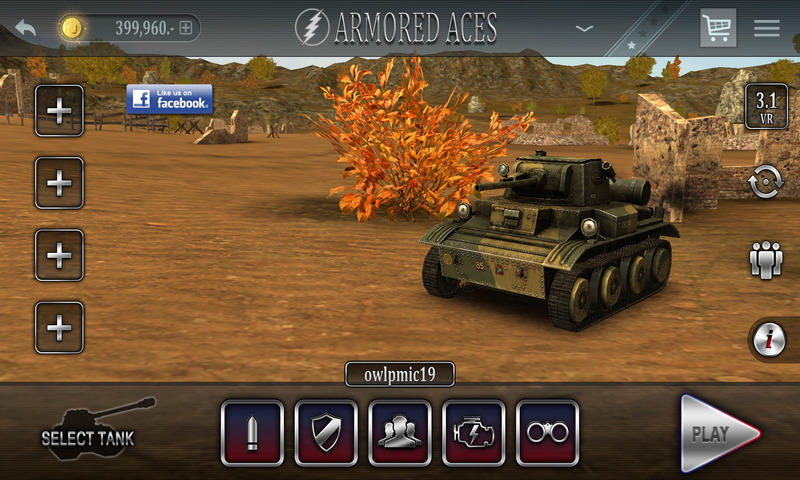This screenshot has height=480, width=800.
Task: Open the binoculars optics upgrade
Action: (x=548, y=433)
